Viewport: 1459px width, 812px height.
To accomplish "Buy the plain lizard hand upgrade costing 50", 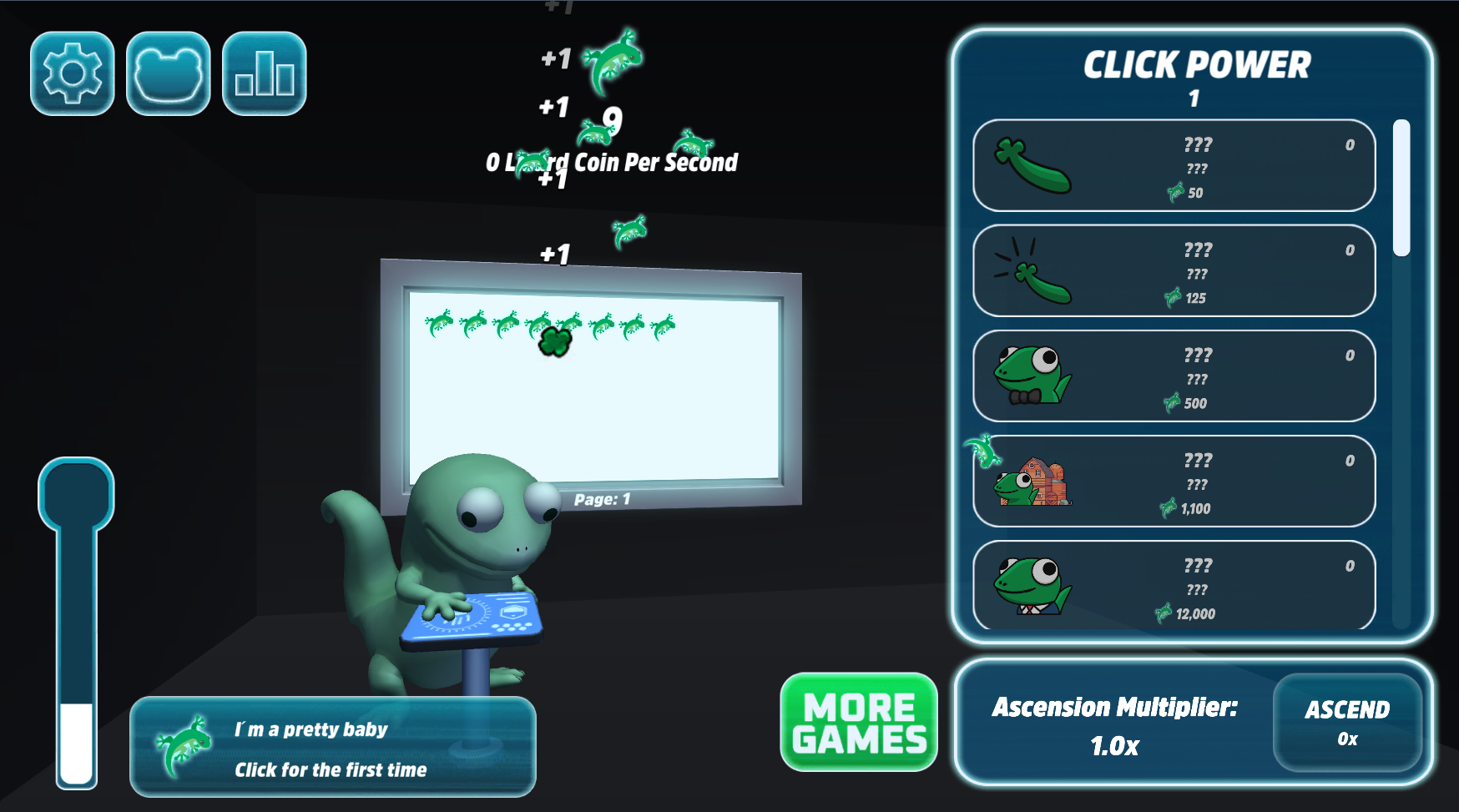I will click(1174, 166).
